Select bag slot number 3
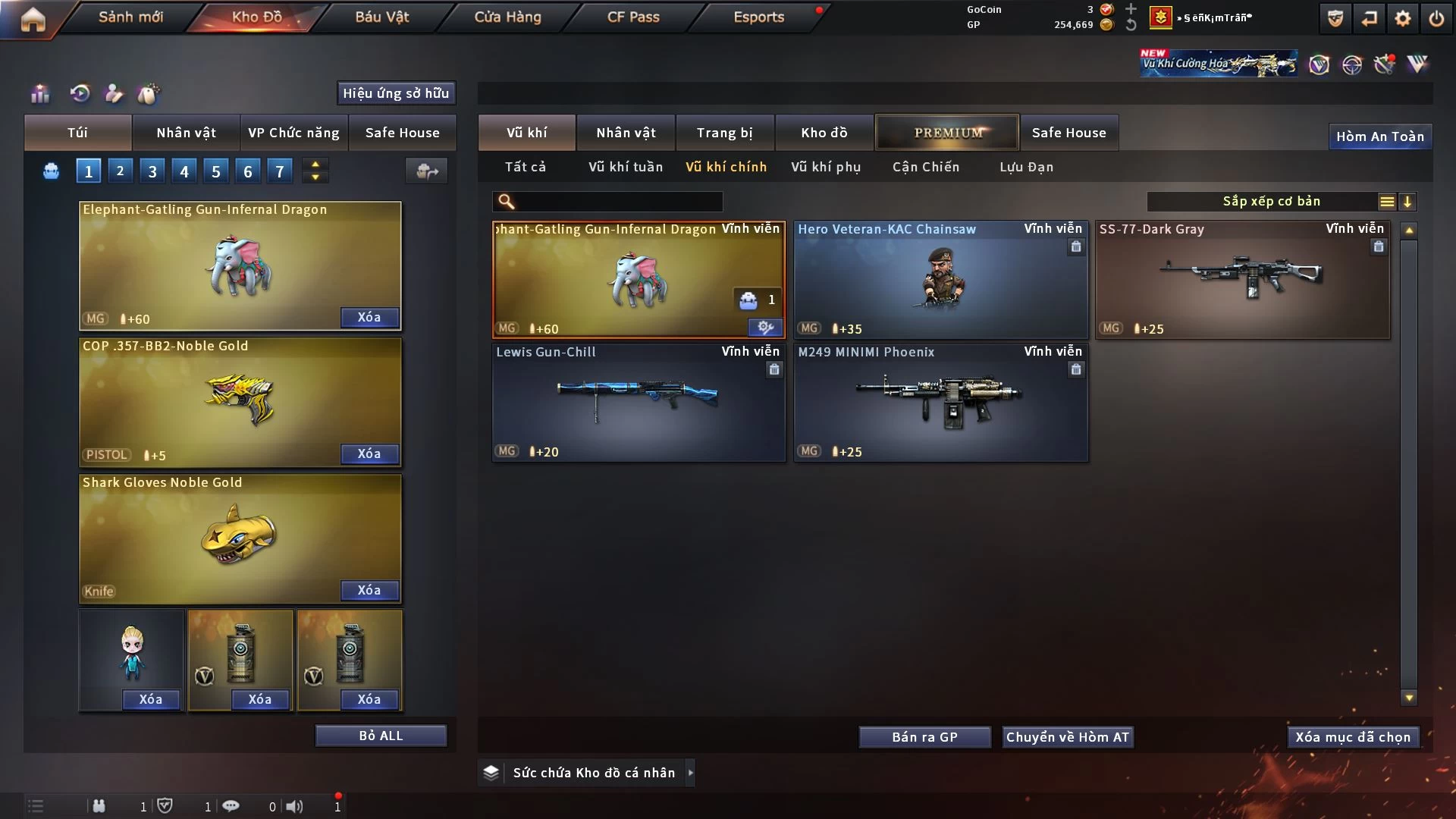 (152, 171)
